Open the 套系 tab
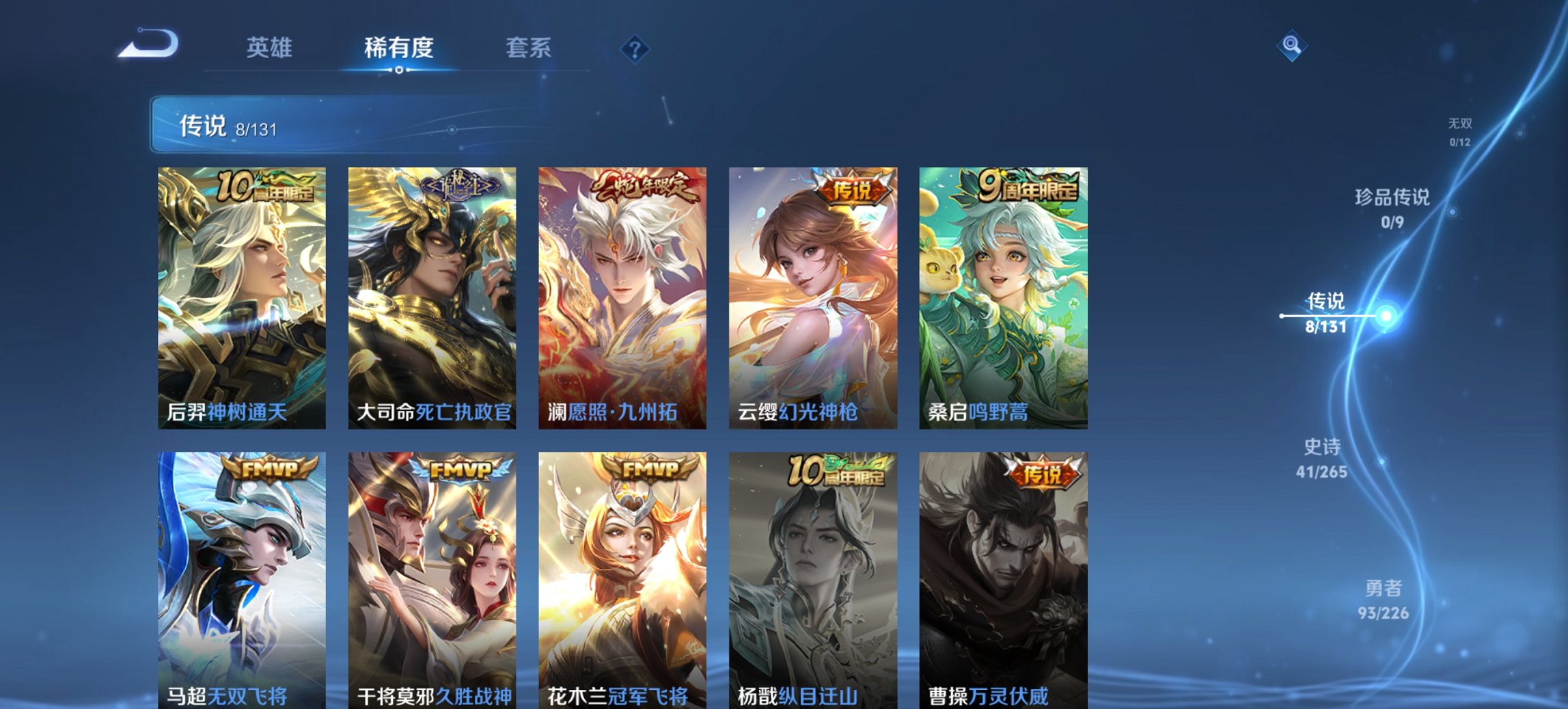Screen dimensions: 1568x709 (x=528, y=48)
